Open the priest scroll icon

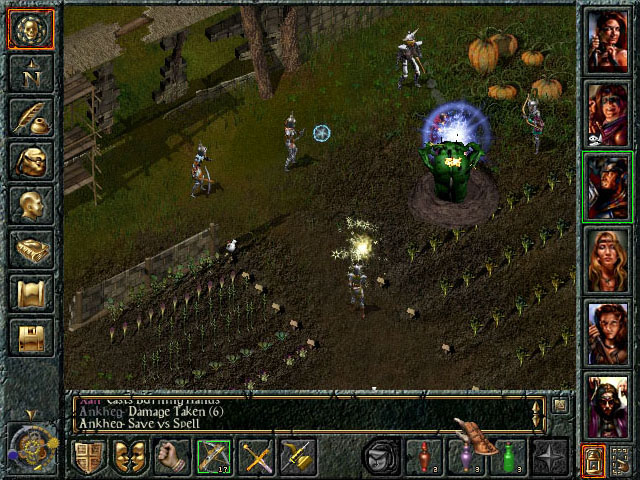tap(29, 293)
